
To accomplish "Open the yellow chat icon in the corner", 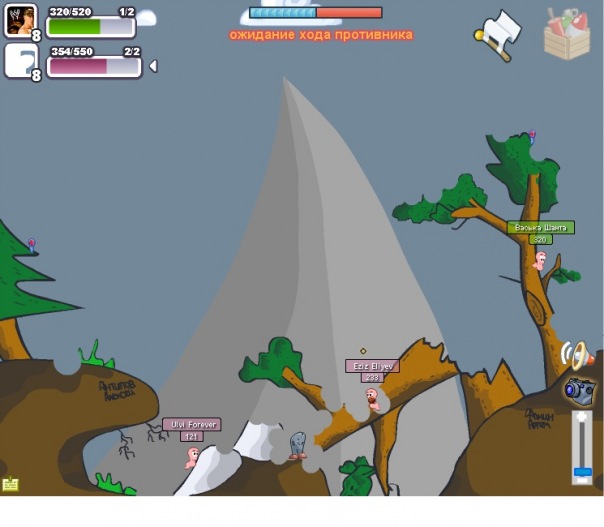I will 11,484.
